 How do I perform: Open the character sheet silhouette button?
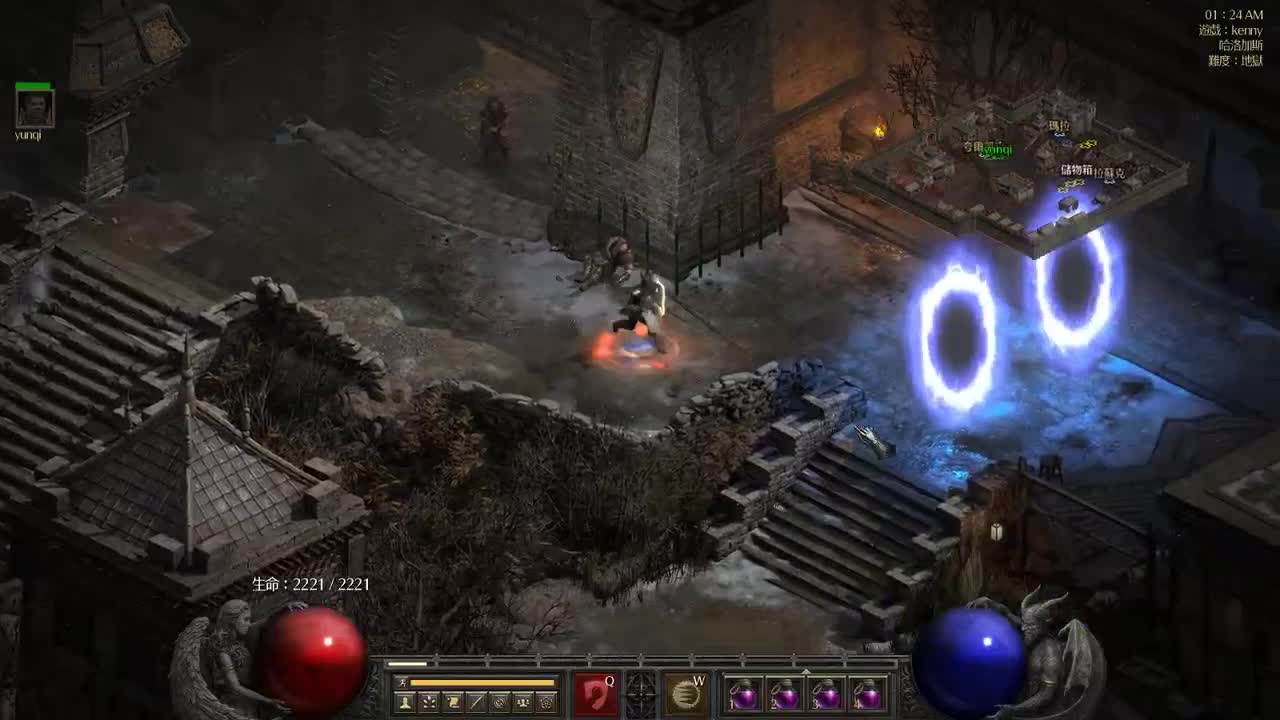click(x=406, y=703)
